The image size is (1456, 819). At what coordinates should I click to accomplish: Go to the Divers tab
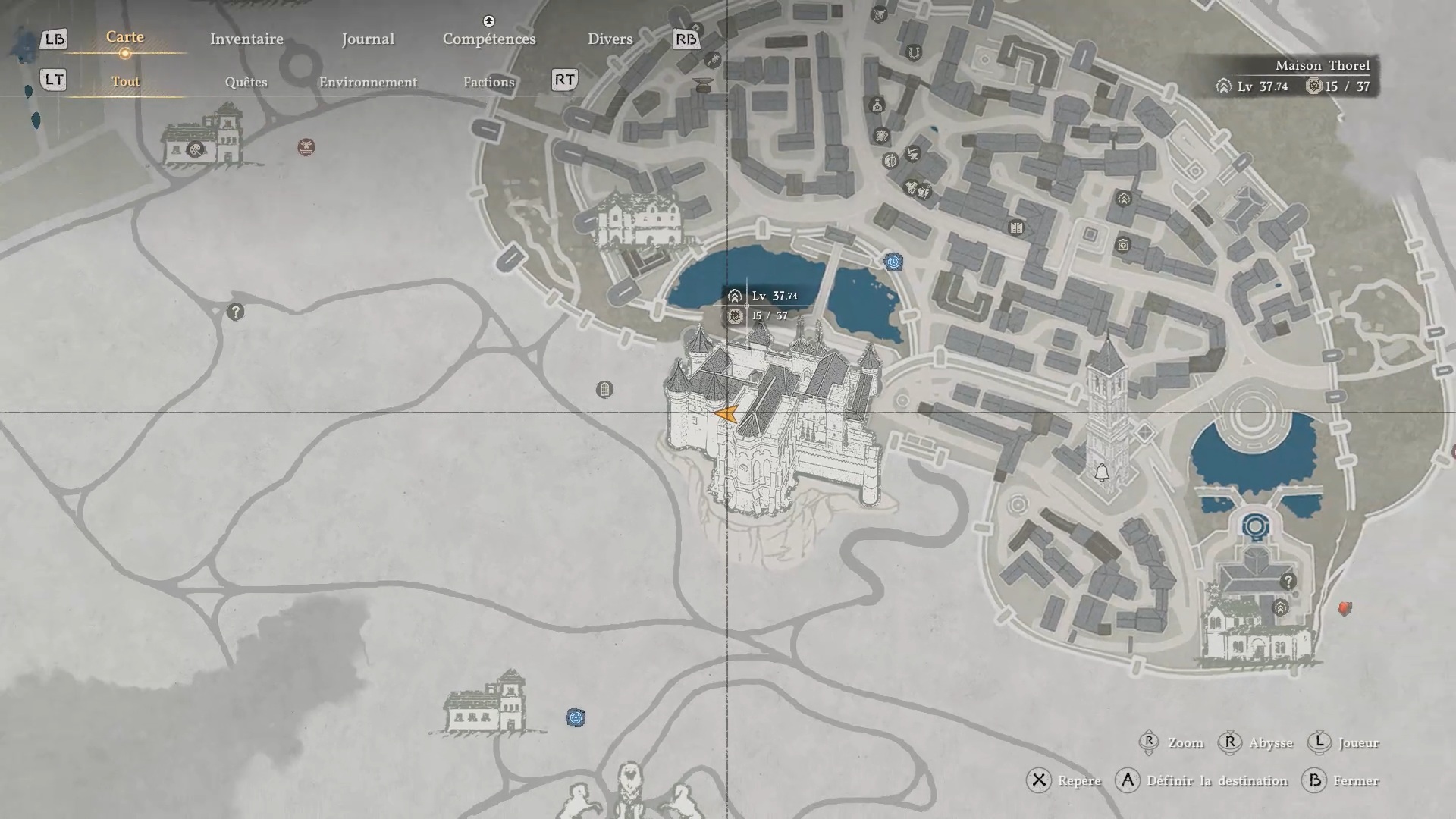pyautogui.click(x=610, y=39)
